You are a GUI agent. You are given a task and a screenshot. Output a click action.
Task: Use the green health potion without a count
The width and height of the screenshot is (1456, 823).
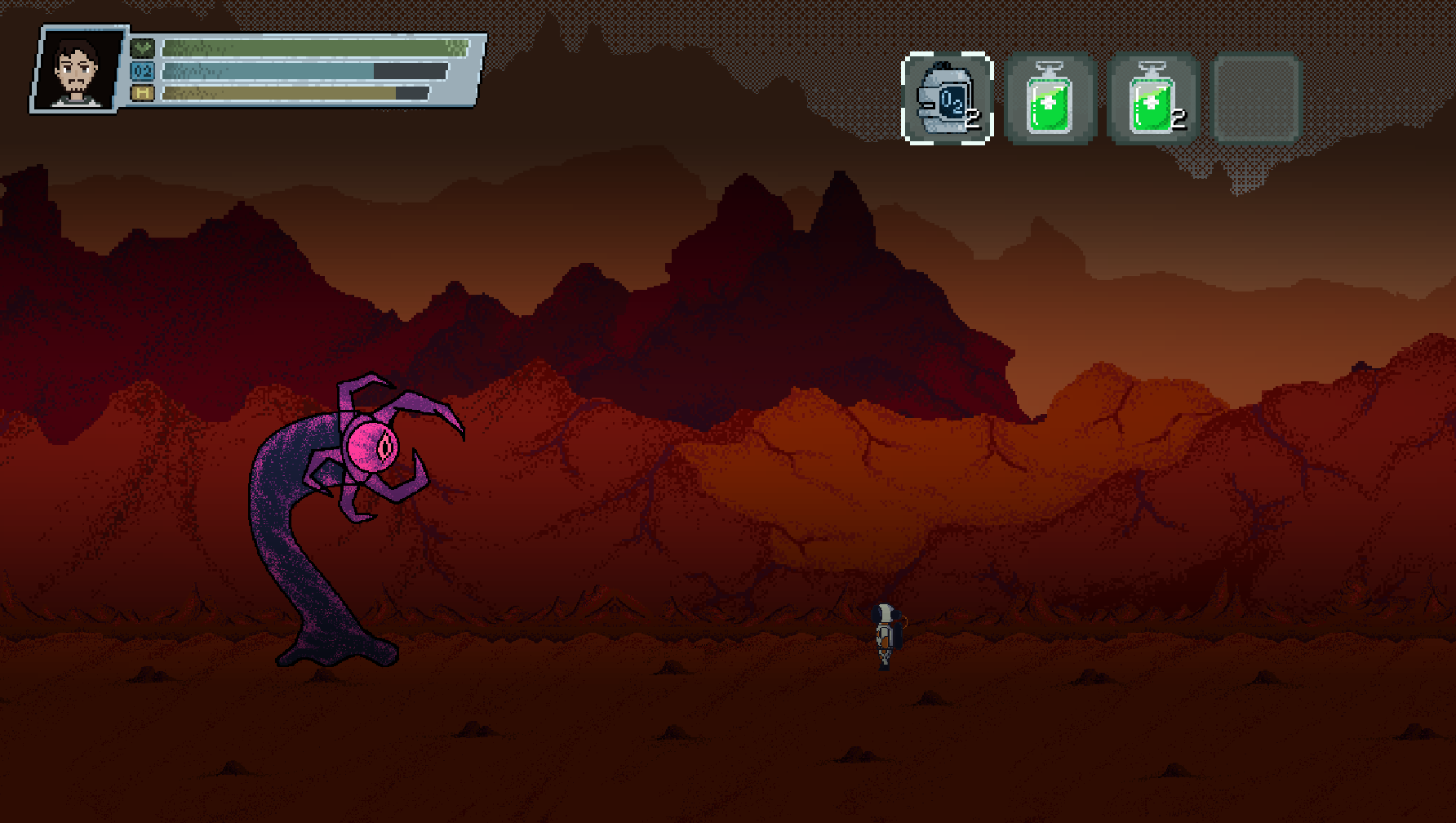tap(1050, 99)
